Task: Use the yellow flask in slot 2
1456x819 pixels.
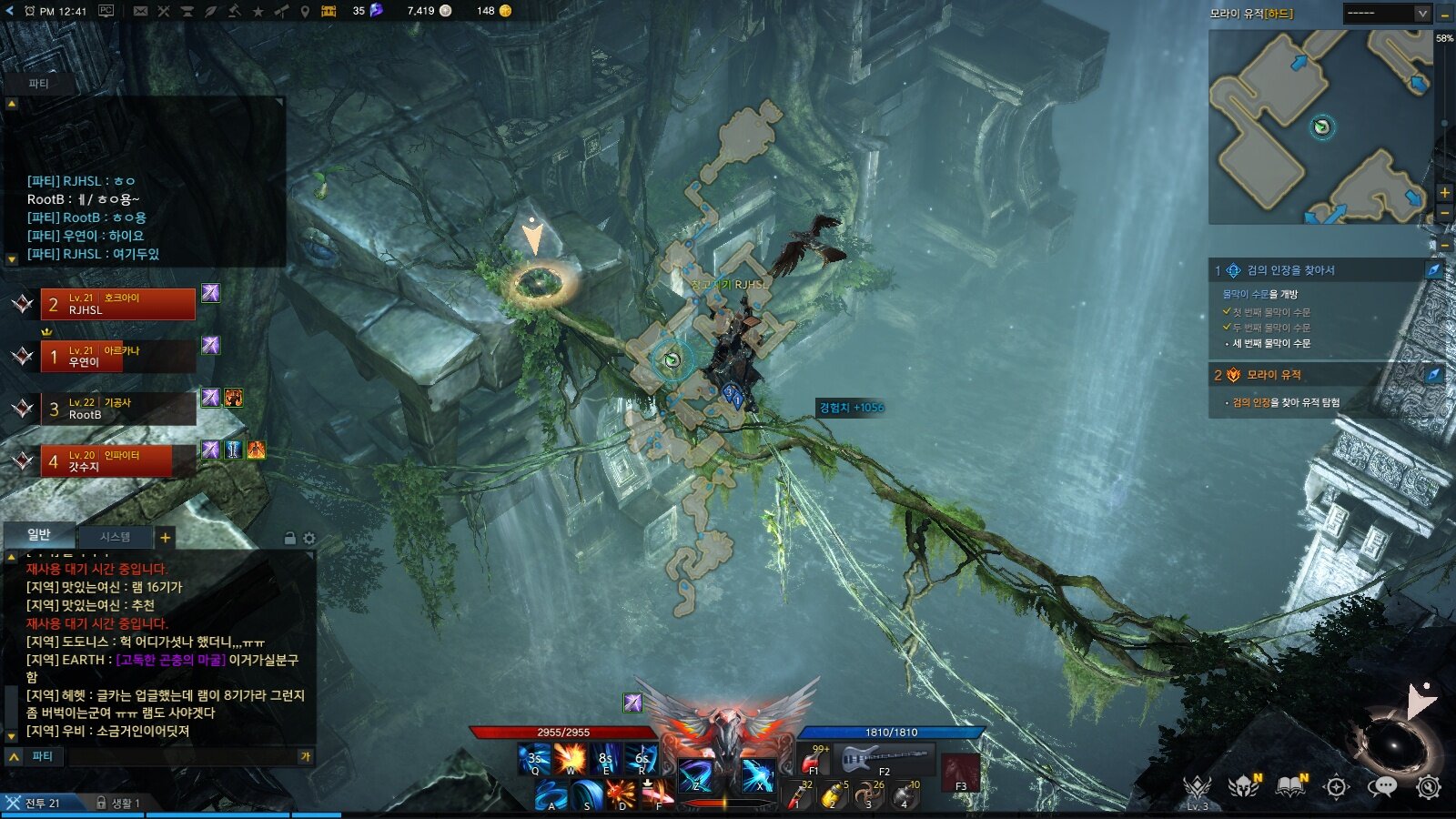Action: [832, 794]
